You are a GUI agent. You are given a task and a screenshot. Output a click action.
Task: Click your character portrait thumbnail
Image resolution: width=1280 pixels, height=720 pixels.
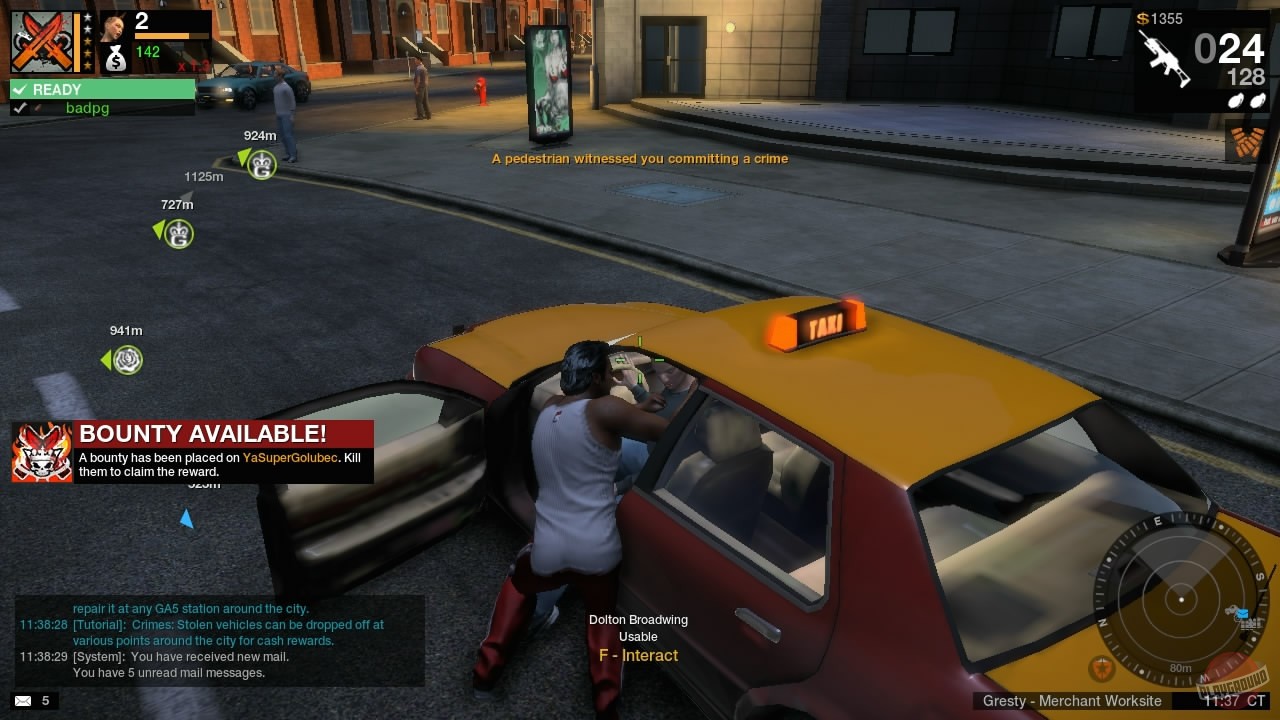(x=116, y=25)
